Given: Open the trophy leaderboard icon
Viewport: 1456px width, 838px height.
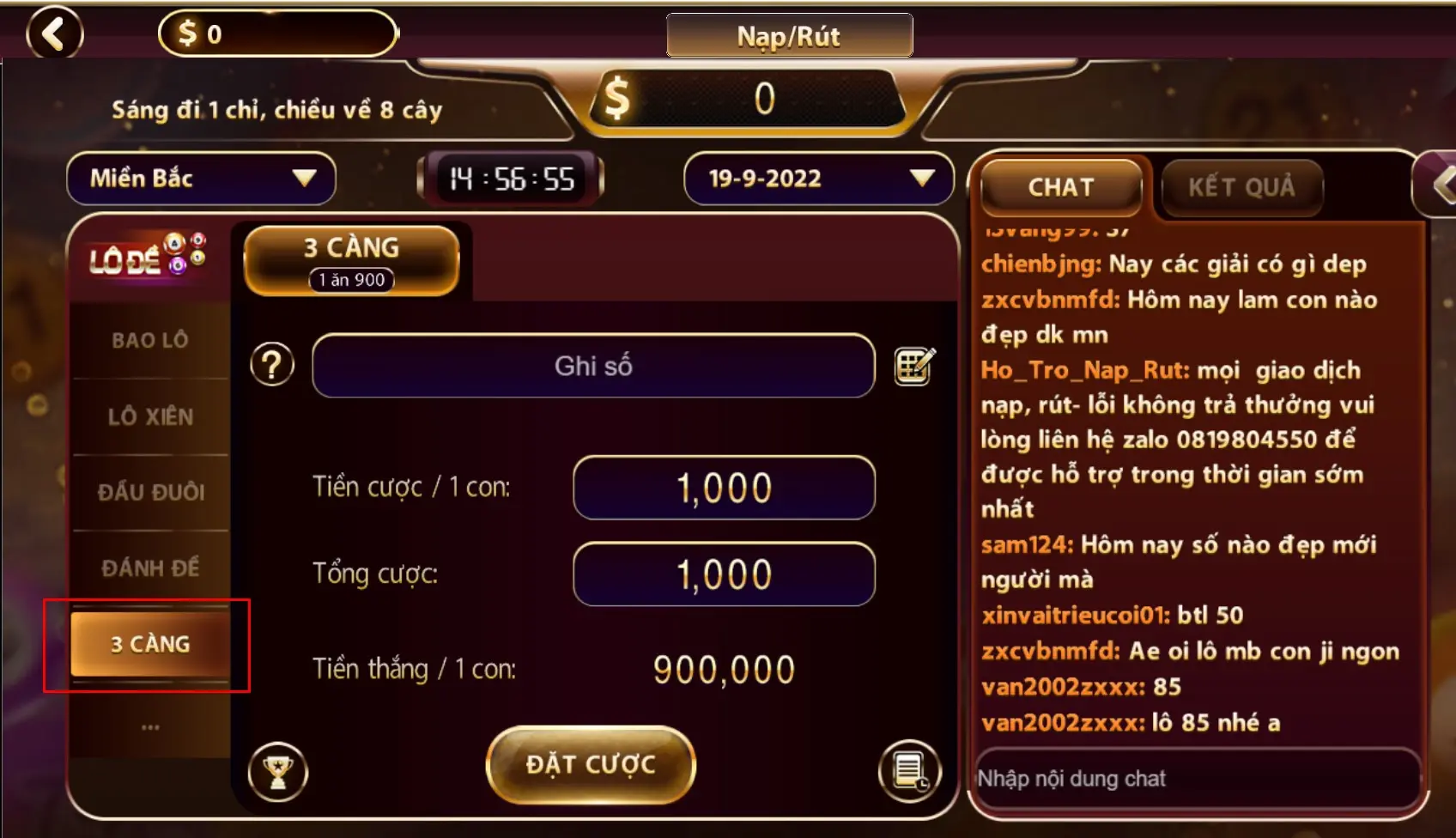Looking at the screenshot, I should pos(277,771).
